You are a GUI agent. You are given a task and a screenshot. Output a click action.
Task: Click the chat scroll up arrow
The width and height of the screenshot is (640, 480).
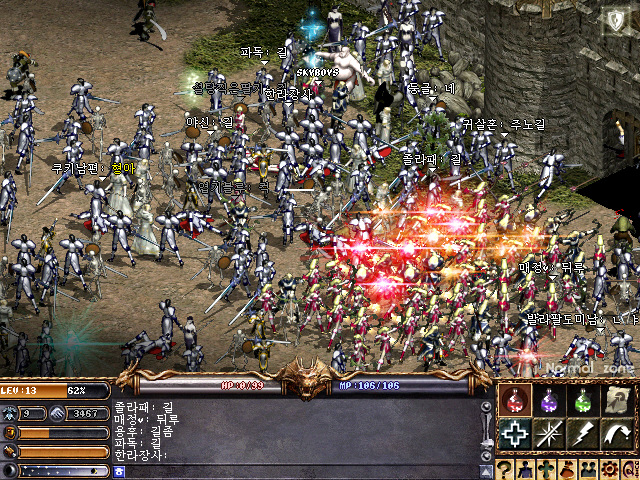(487, 407)
